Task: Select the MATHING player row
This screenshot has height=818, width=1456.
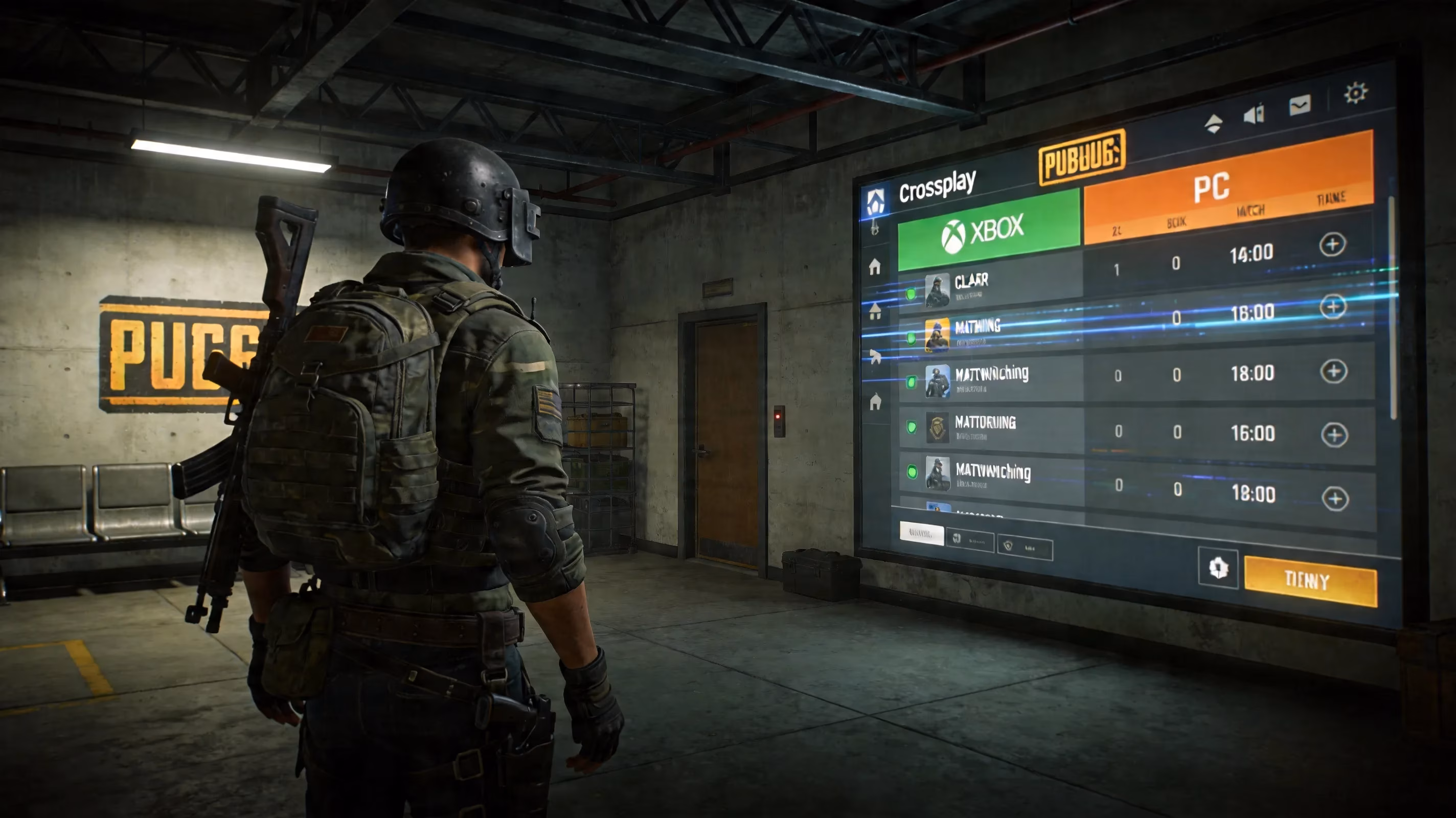Action: (x=989, y=332)
